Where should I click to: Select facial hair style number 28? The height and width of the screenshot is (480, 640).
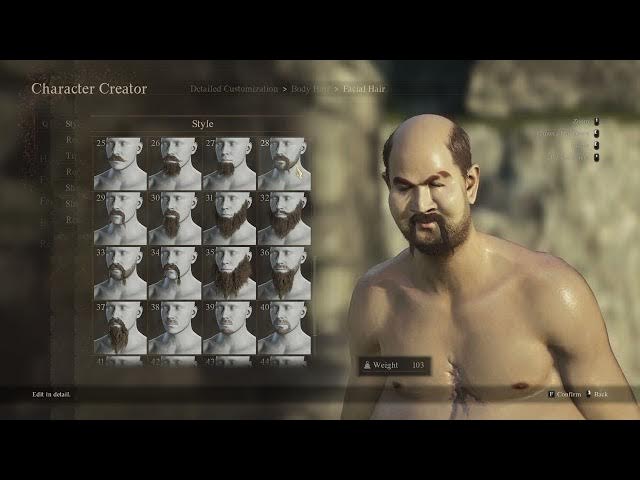[x=283, y=163]
